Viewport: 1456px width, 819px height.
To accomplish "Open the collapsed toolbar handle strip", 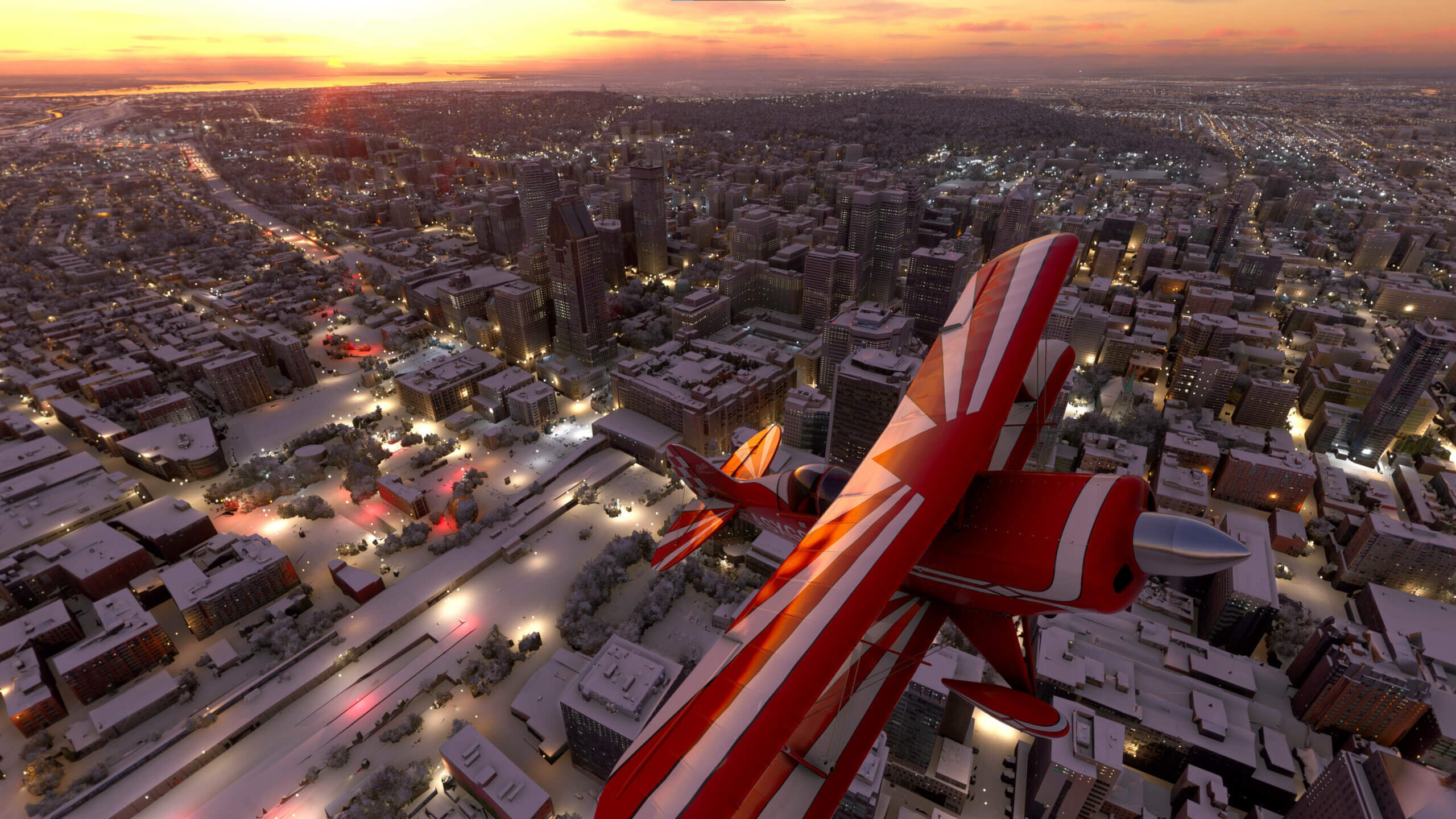I will (x=727, y=1).
